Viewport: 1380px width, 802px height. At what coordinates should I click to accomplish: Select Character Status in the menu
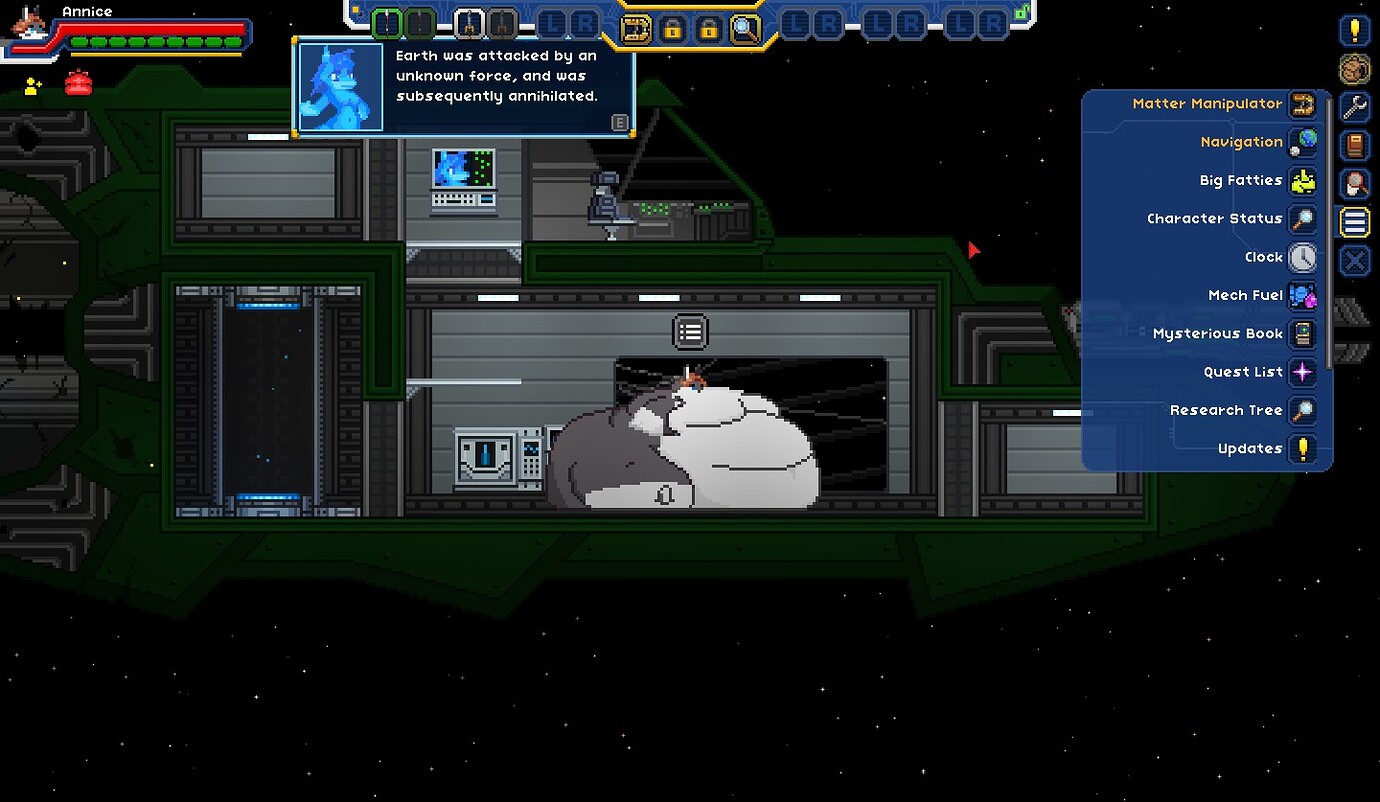pyautogui.click(x=1215, y=218)
